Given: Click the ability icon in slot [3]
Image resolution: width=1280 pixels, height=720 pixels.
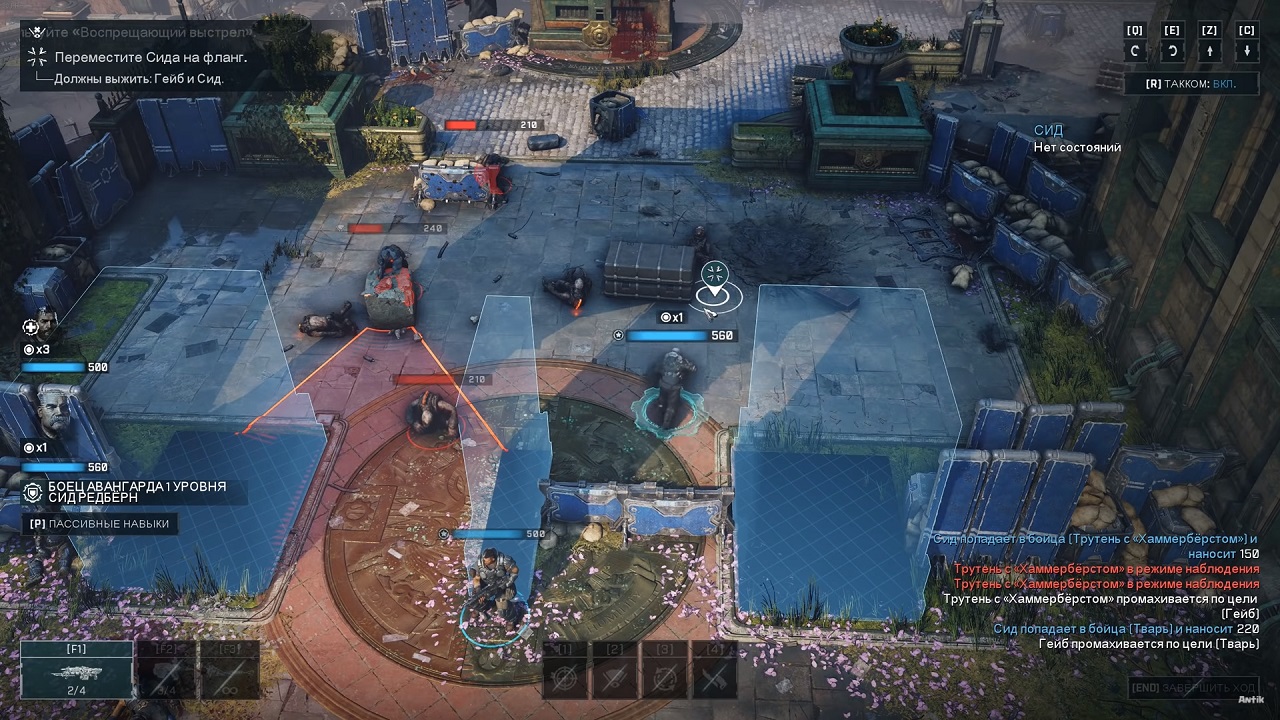Looking at the screenshot, I should pyautogui.click(x=663, y=678).
